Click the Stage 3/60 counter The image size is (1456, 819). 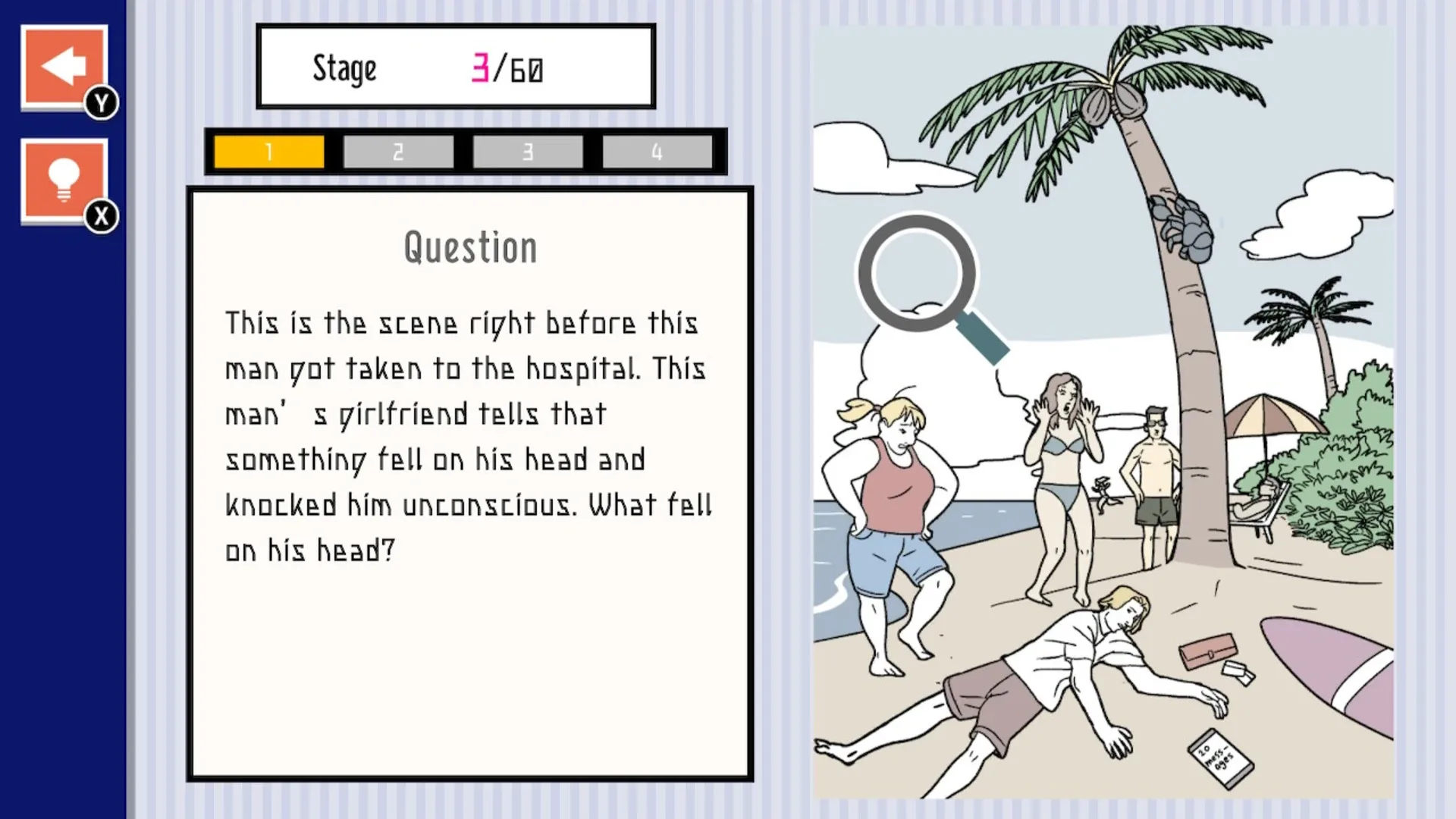point(455,67)
